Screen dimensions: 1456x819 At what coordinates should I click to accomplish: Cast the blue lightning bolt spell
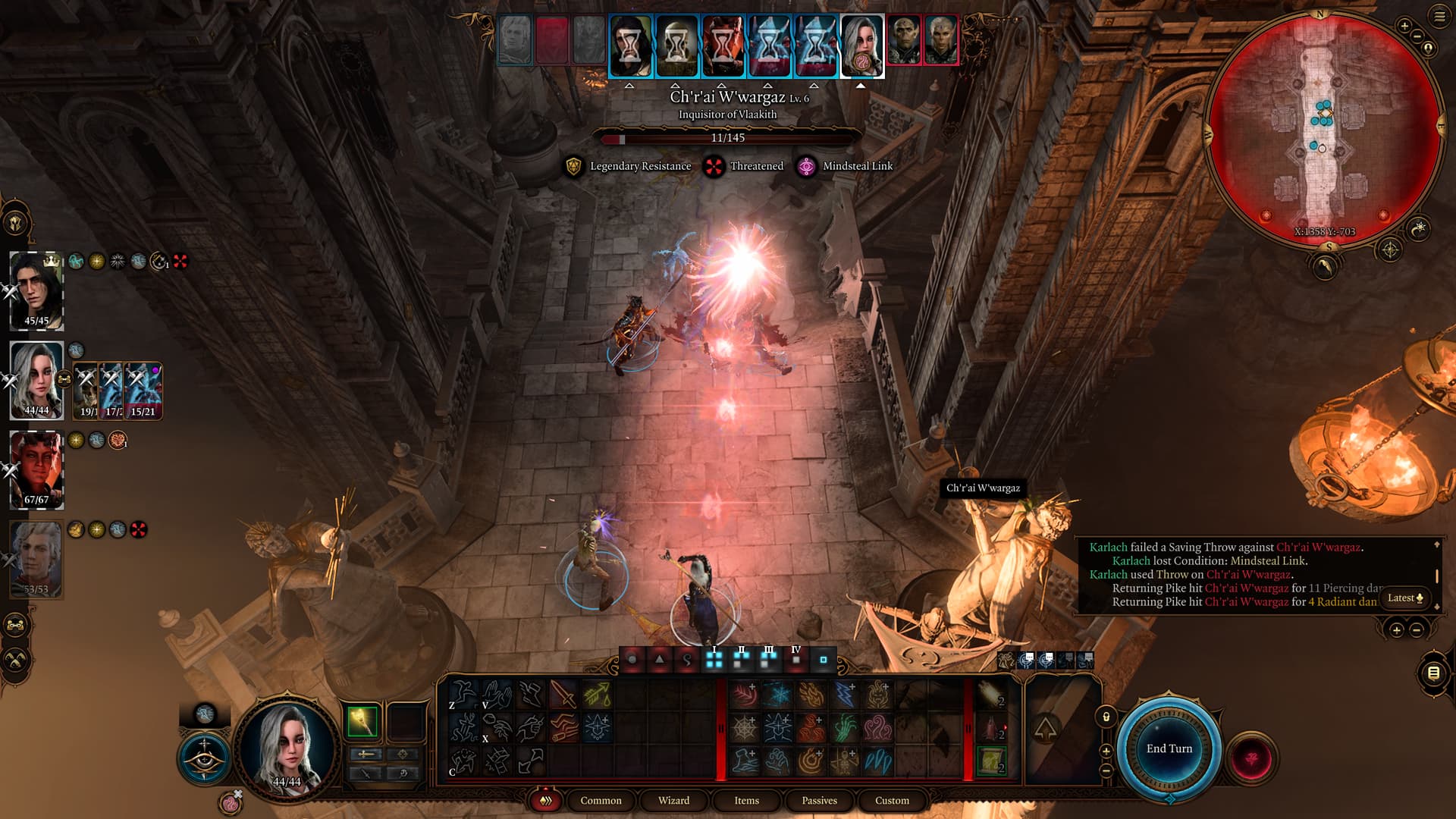point(844,694)
